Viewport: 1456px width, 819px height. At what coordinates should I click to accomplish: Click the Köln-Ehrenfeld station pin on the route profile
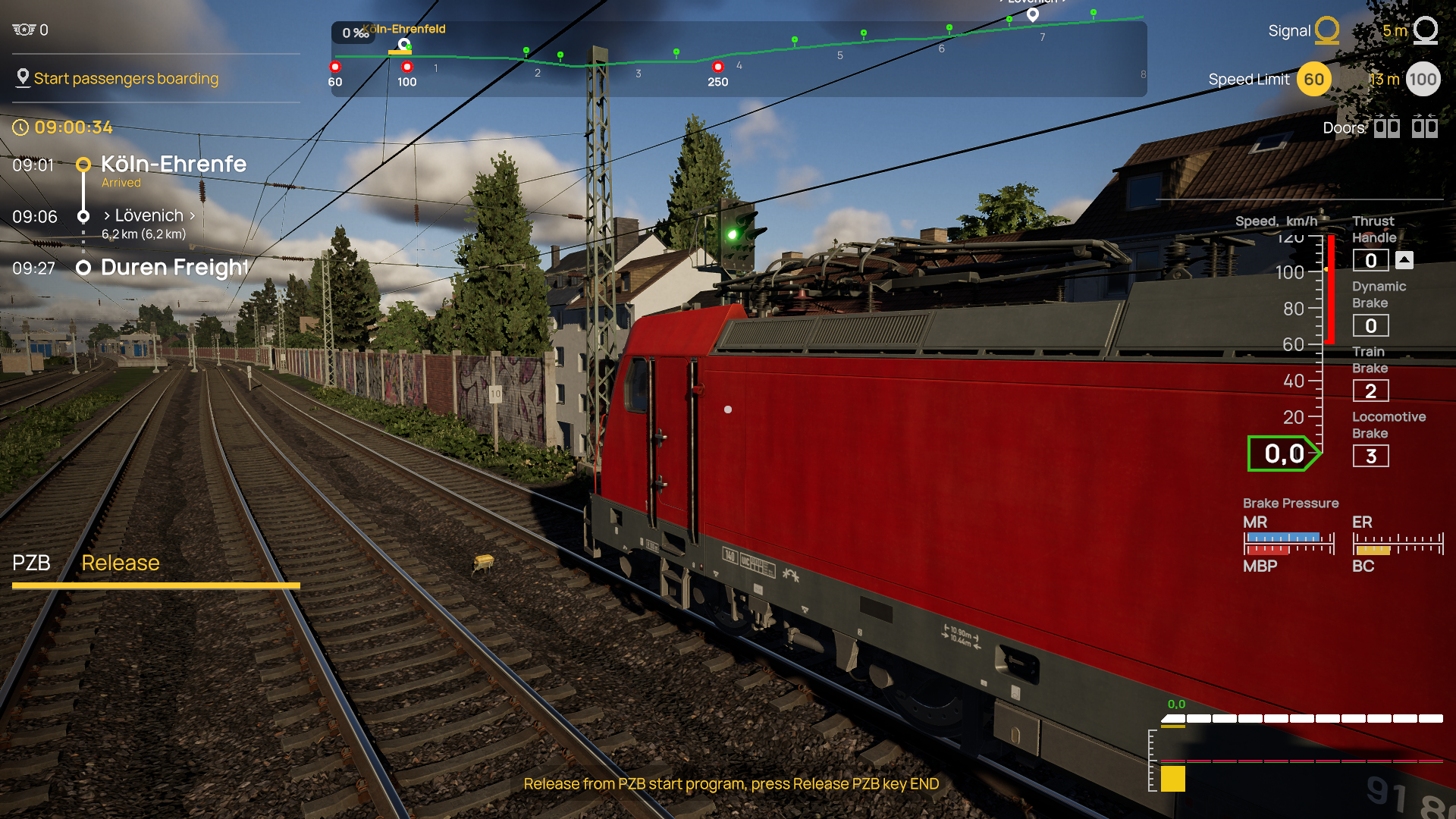pos(404,44)
